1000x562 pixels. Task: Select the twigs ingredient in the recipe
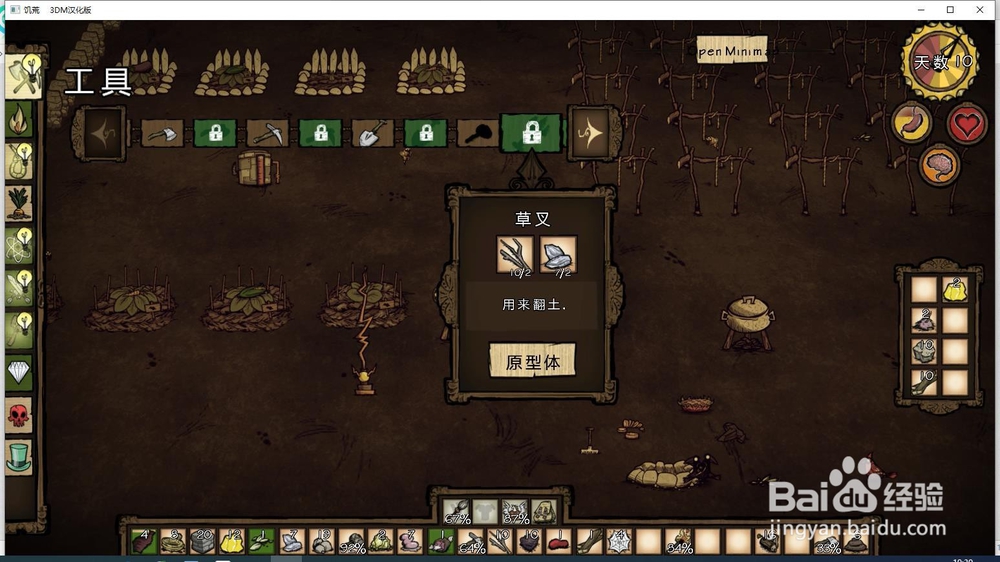(x=517, y=256)
